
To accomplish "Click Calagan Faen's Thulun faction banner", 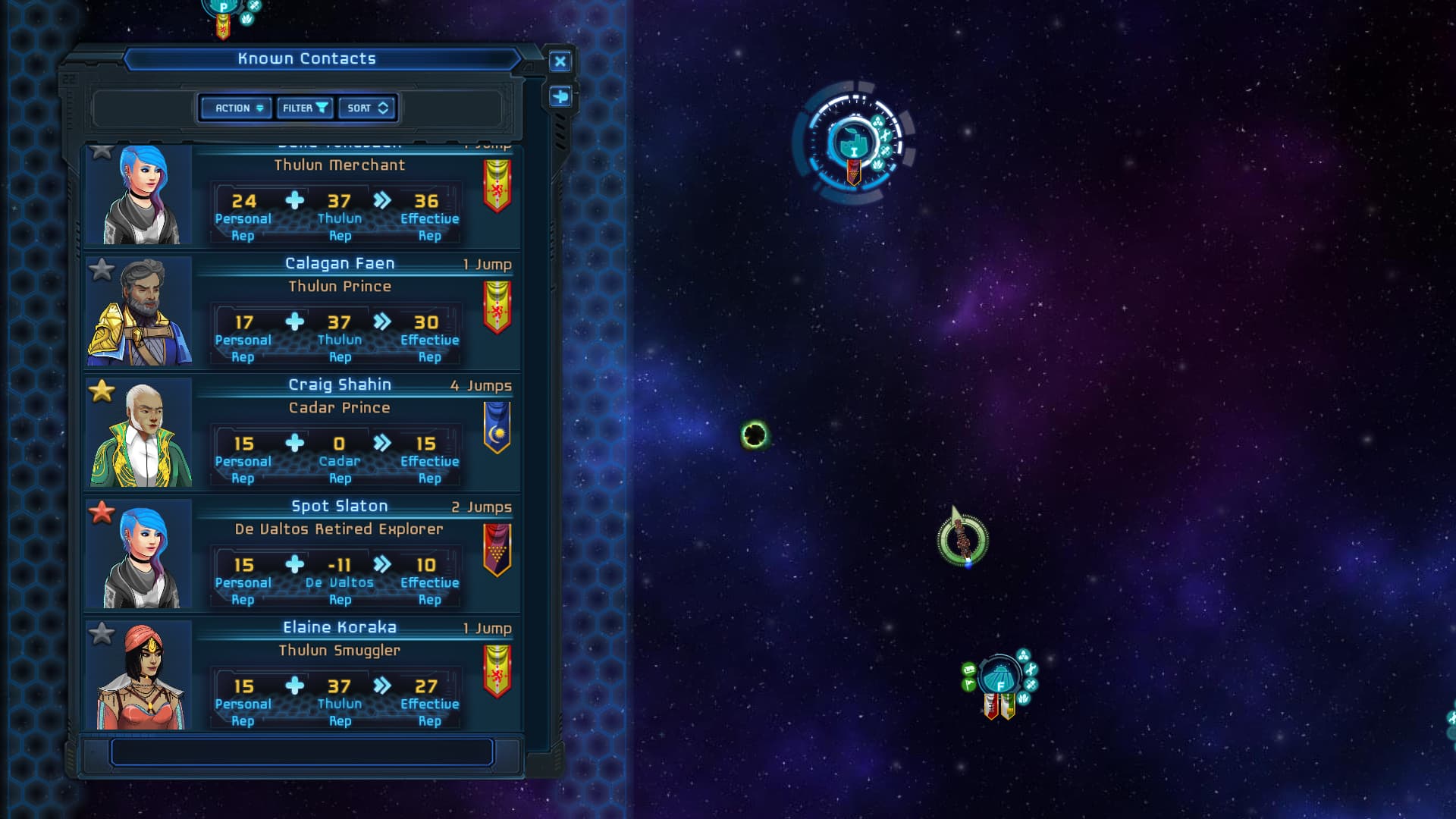I will tap(497, 306).
